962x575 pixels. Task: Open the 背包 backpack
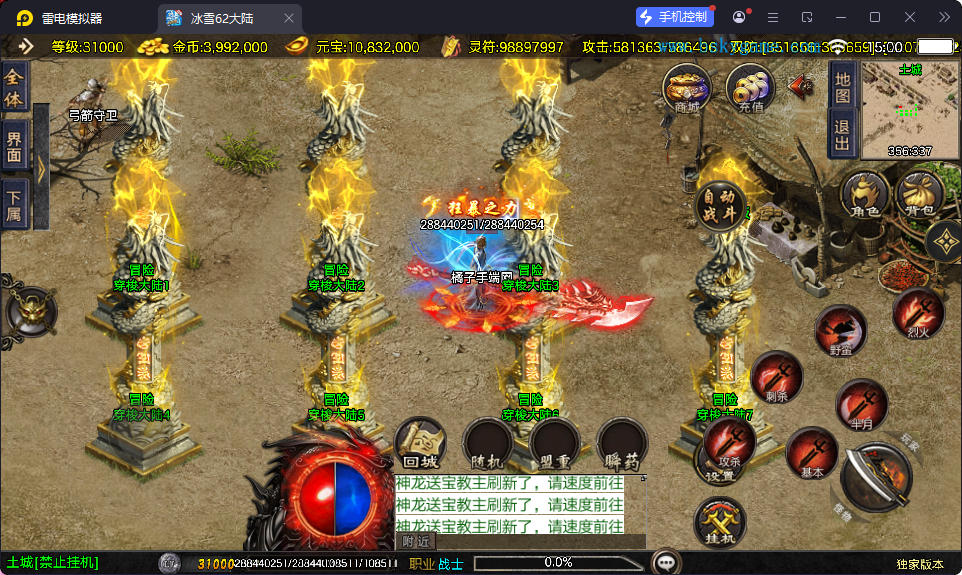pyautogui.click(x=920, y=194)
